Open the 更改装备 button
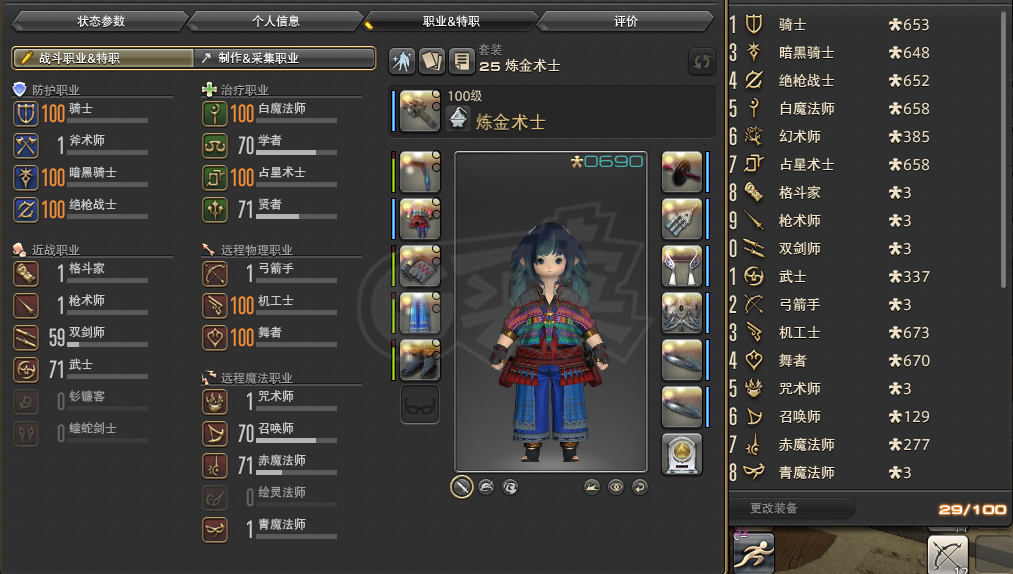 click(x=790, y=508)
